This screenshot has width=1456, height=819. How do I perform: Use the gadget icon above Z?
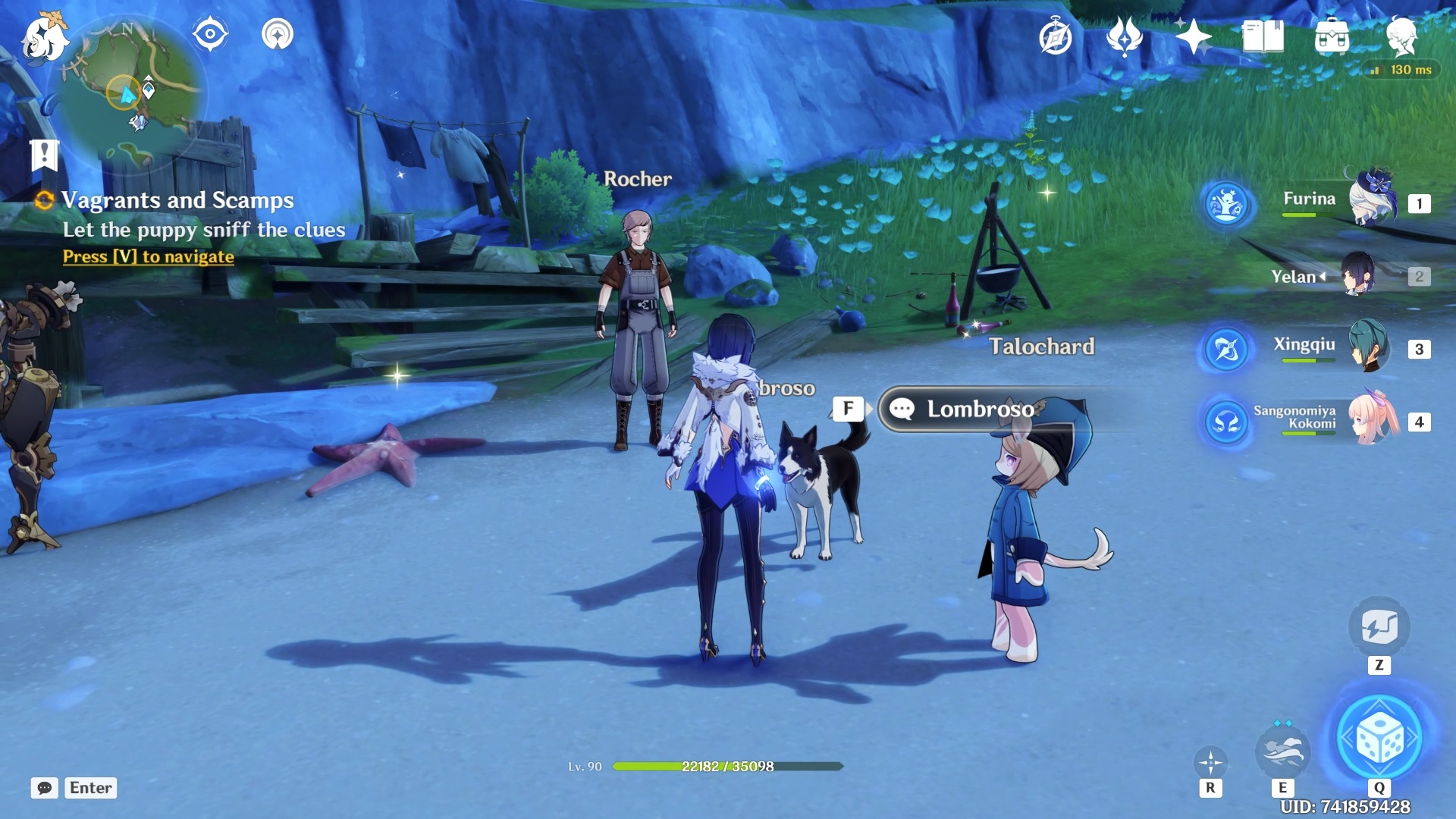pos(1379,628)
